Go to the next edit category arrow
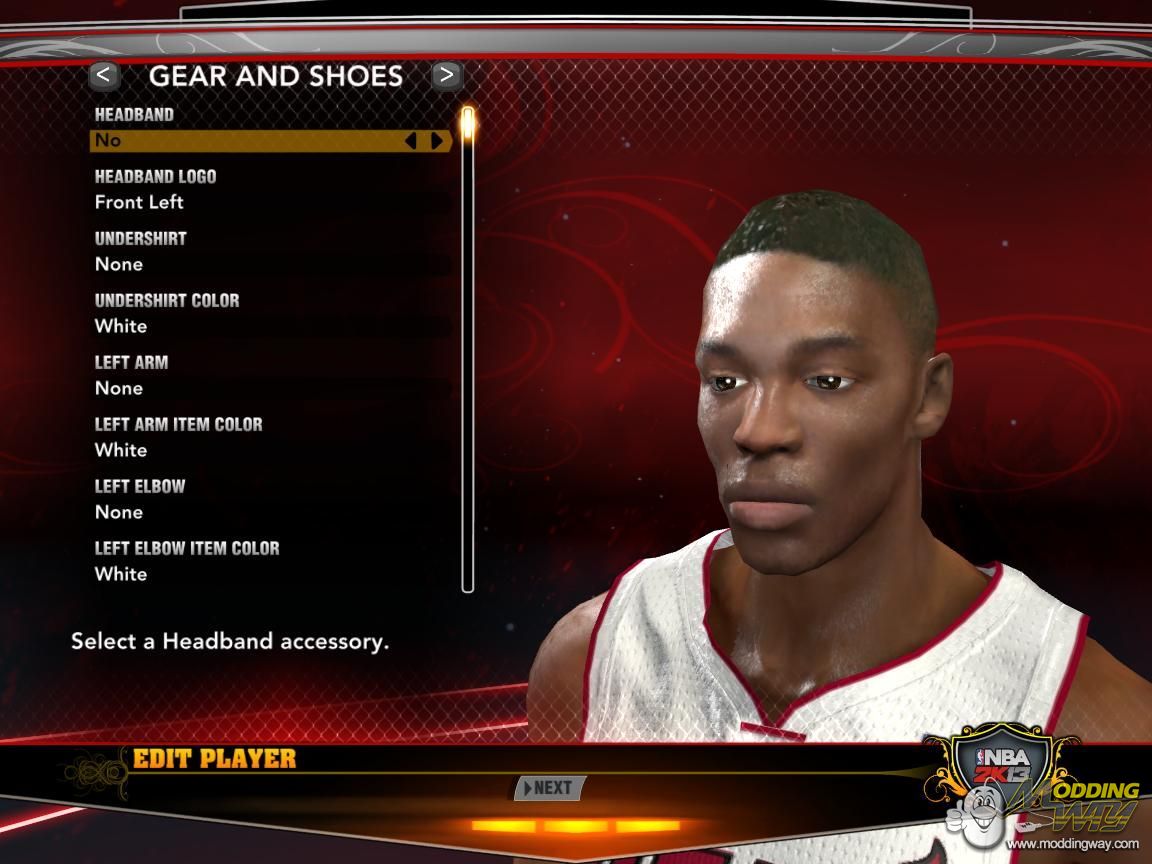1152x864 pixels. 446,75
